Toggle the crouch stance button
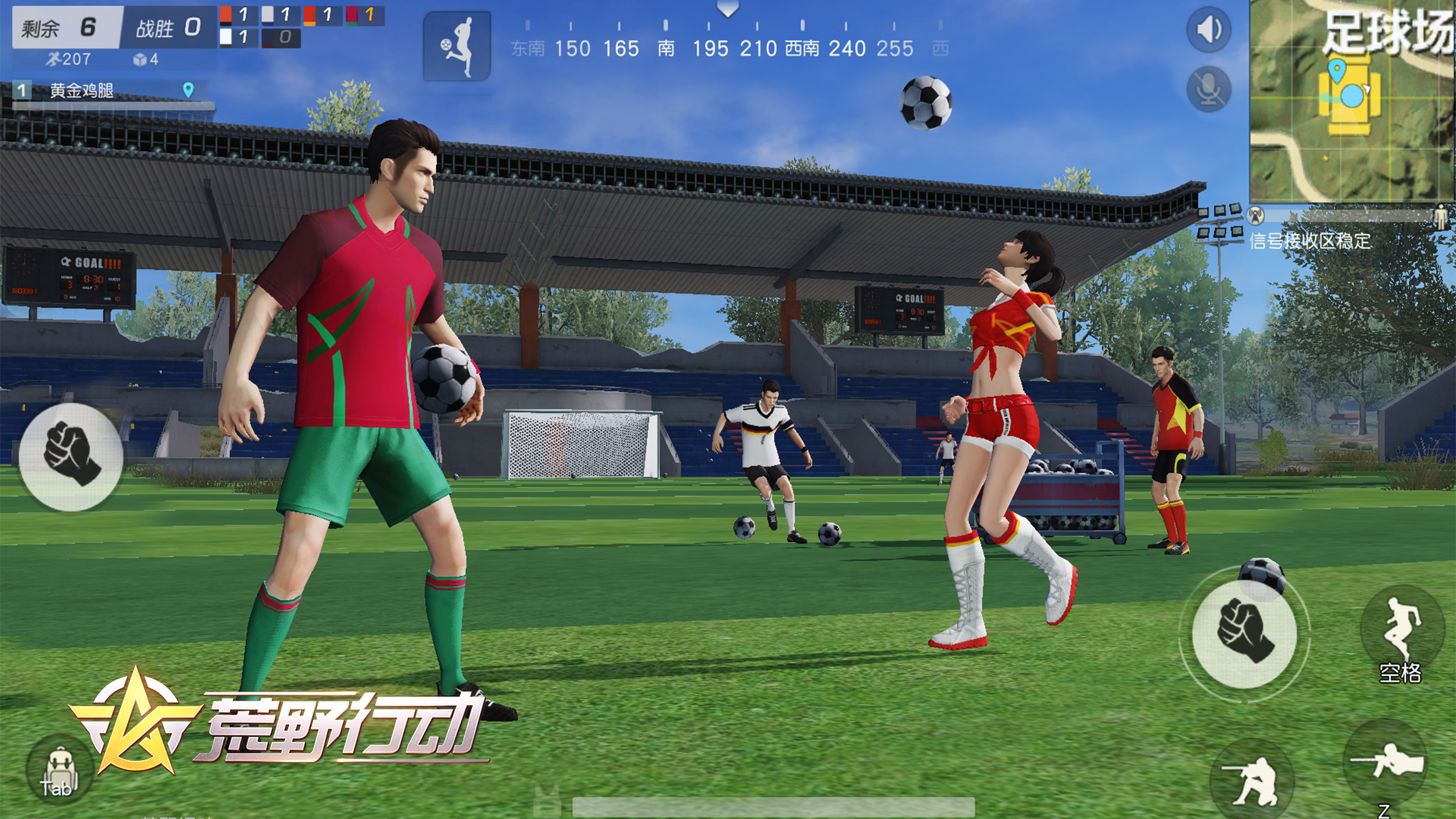The height and width of the screenshot is (819, 1456). [x=1252, y=781]
